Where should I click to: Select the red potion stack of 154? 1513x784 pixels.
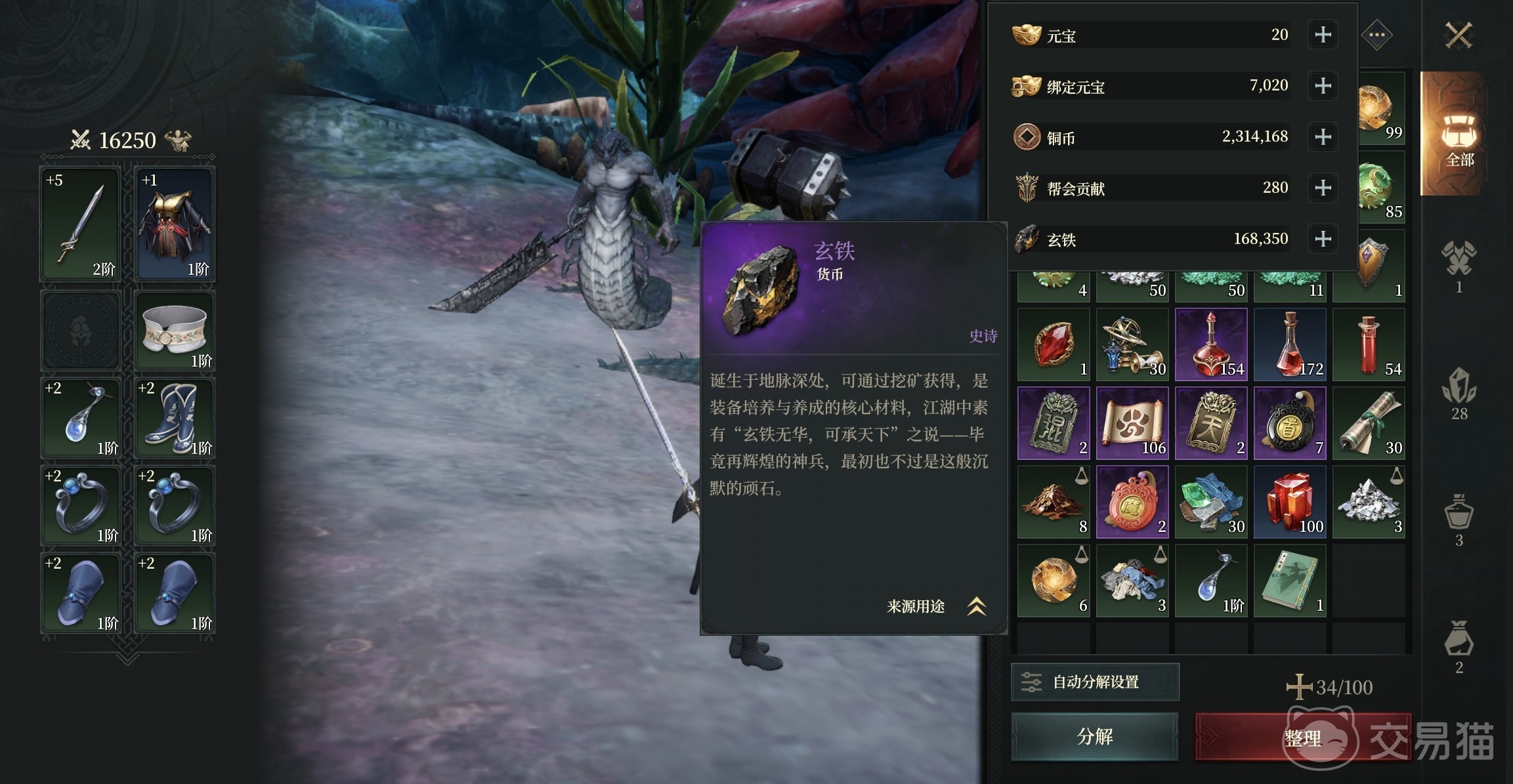[x=1211, y=344]
